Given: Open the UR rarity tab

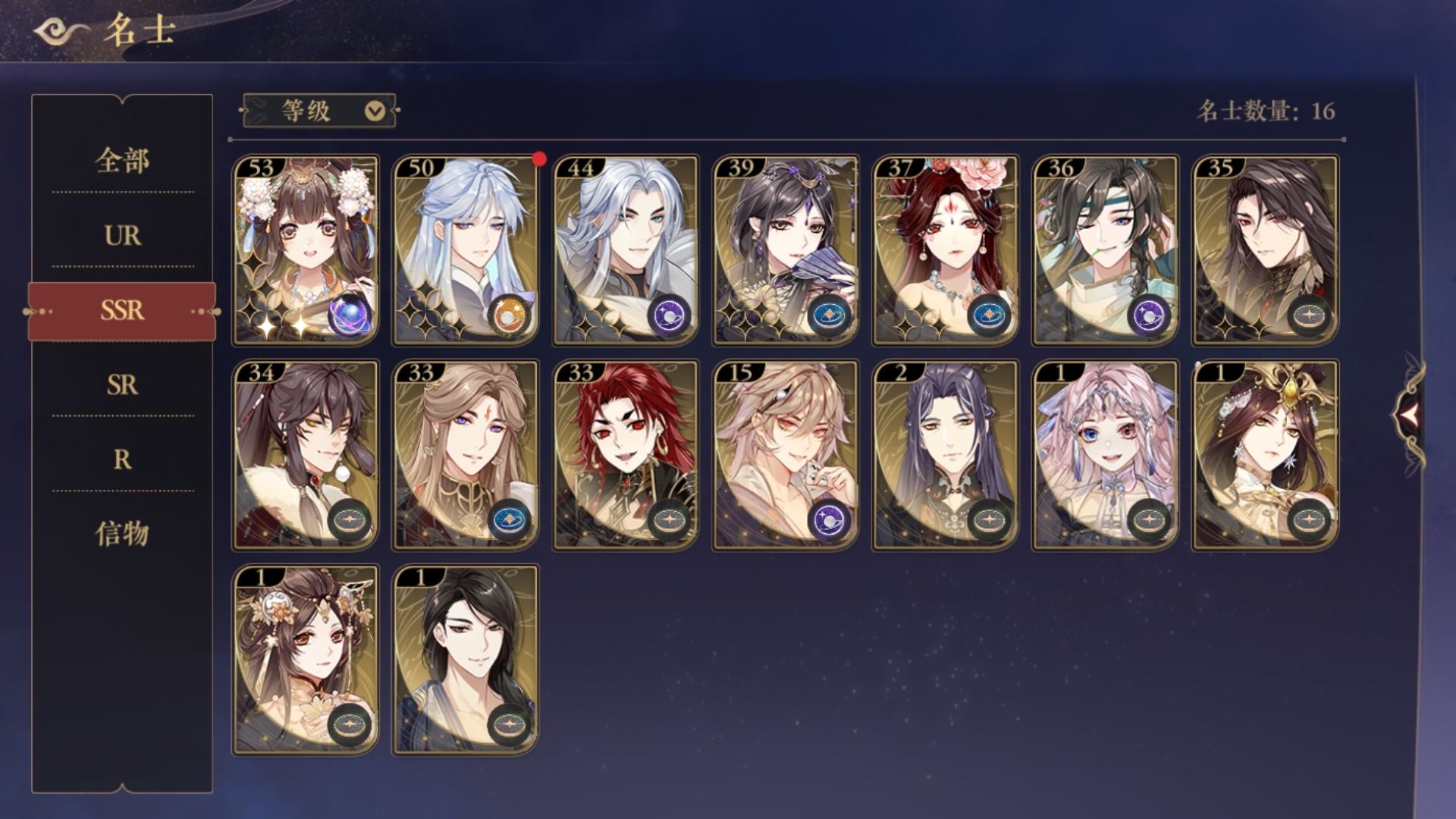Looking at the screenshot, I should tap(122, 236).
